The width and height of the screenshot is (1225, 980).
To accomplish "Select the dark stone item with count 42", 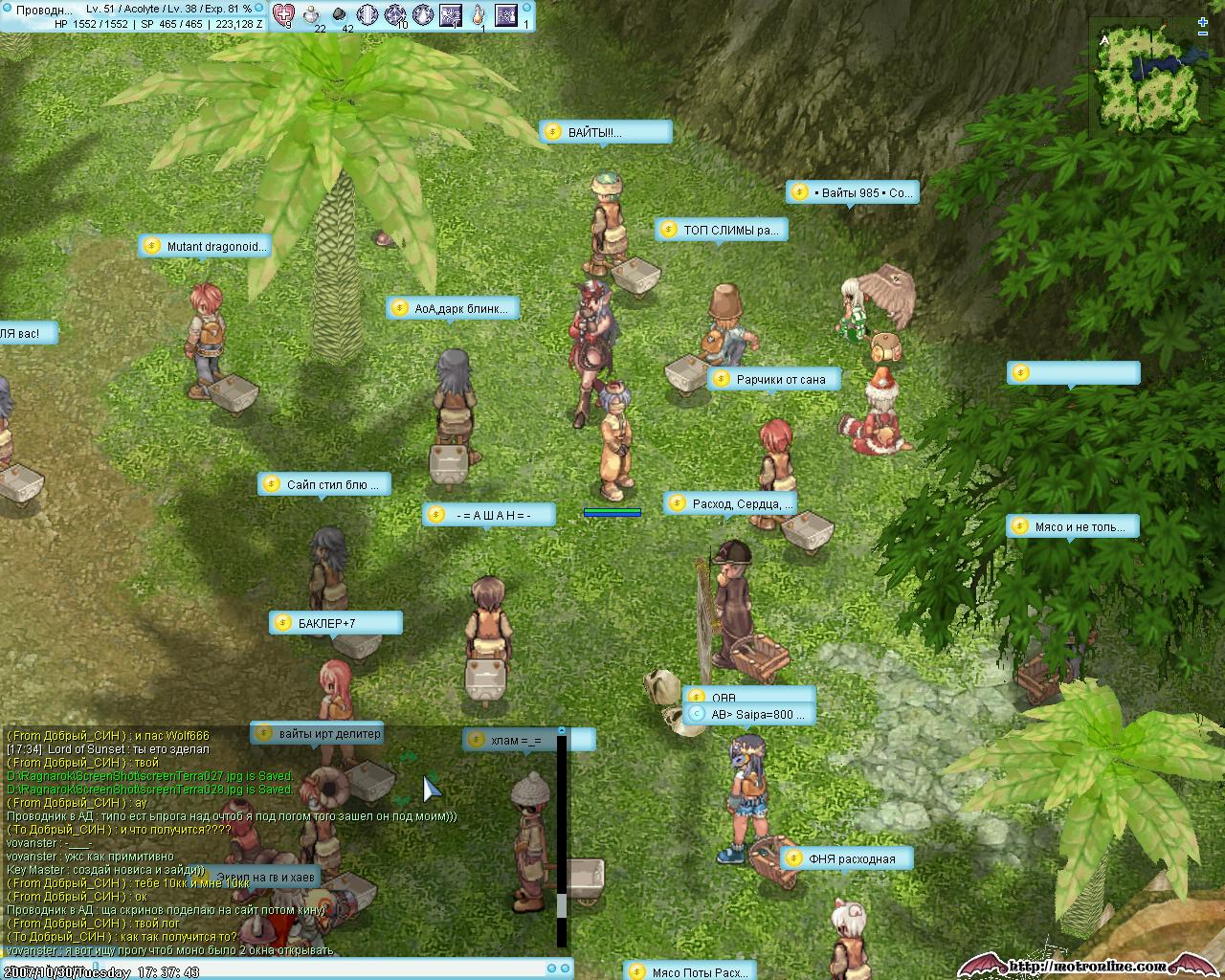I will [x=341, y=14].
